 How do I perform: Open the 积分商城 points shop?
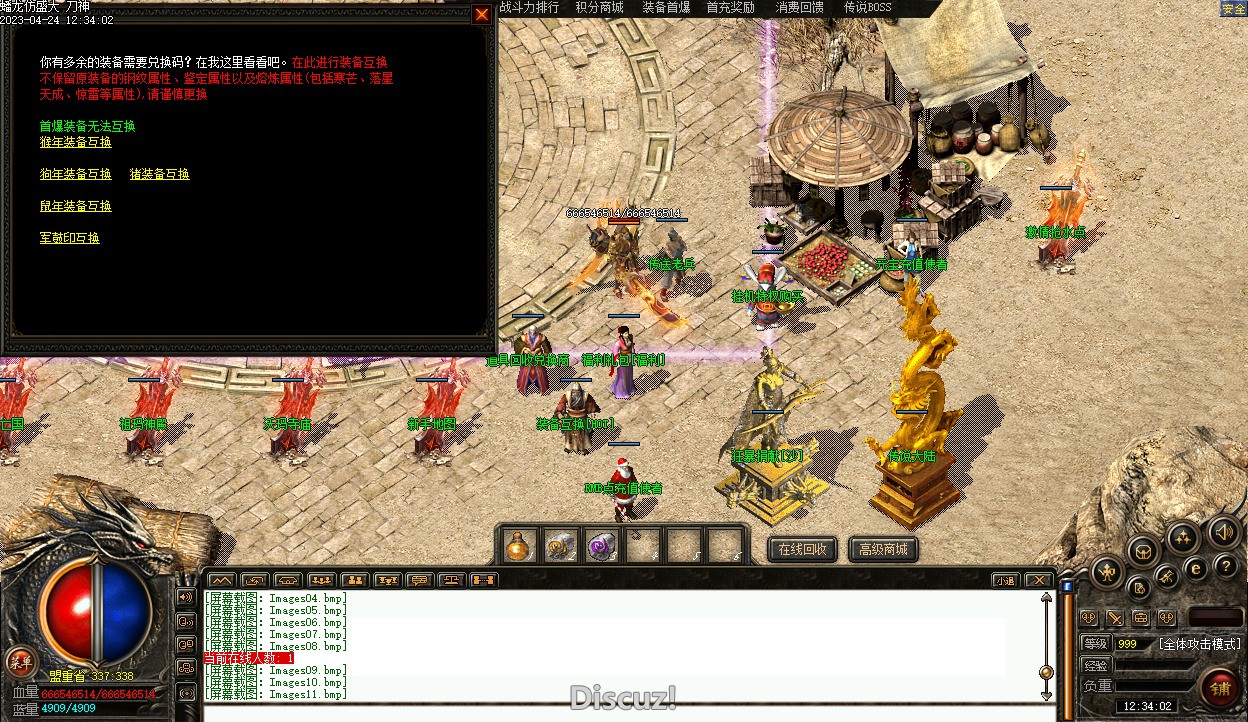[599, 7]
